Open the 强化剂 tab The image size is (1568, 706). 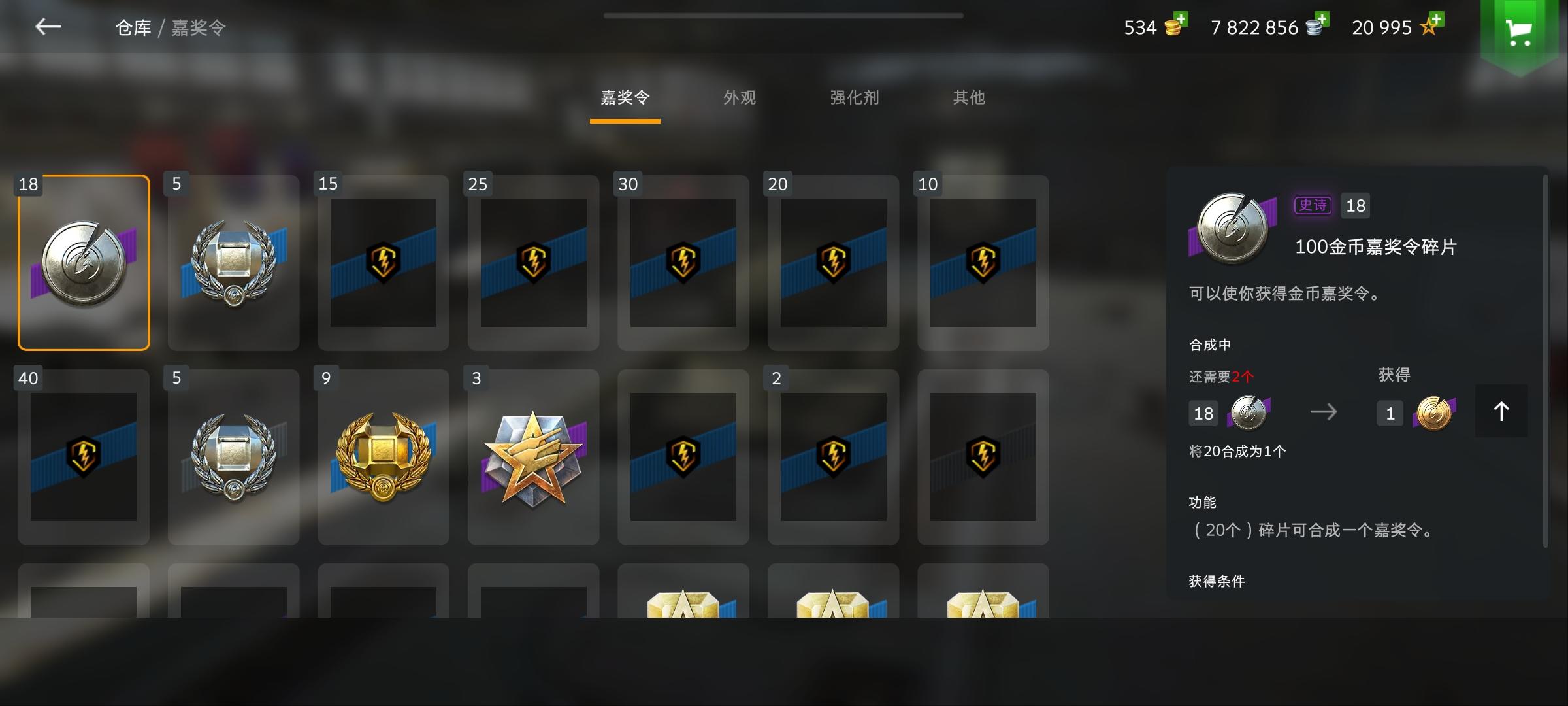point(853,97)
